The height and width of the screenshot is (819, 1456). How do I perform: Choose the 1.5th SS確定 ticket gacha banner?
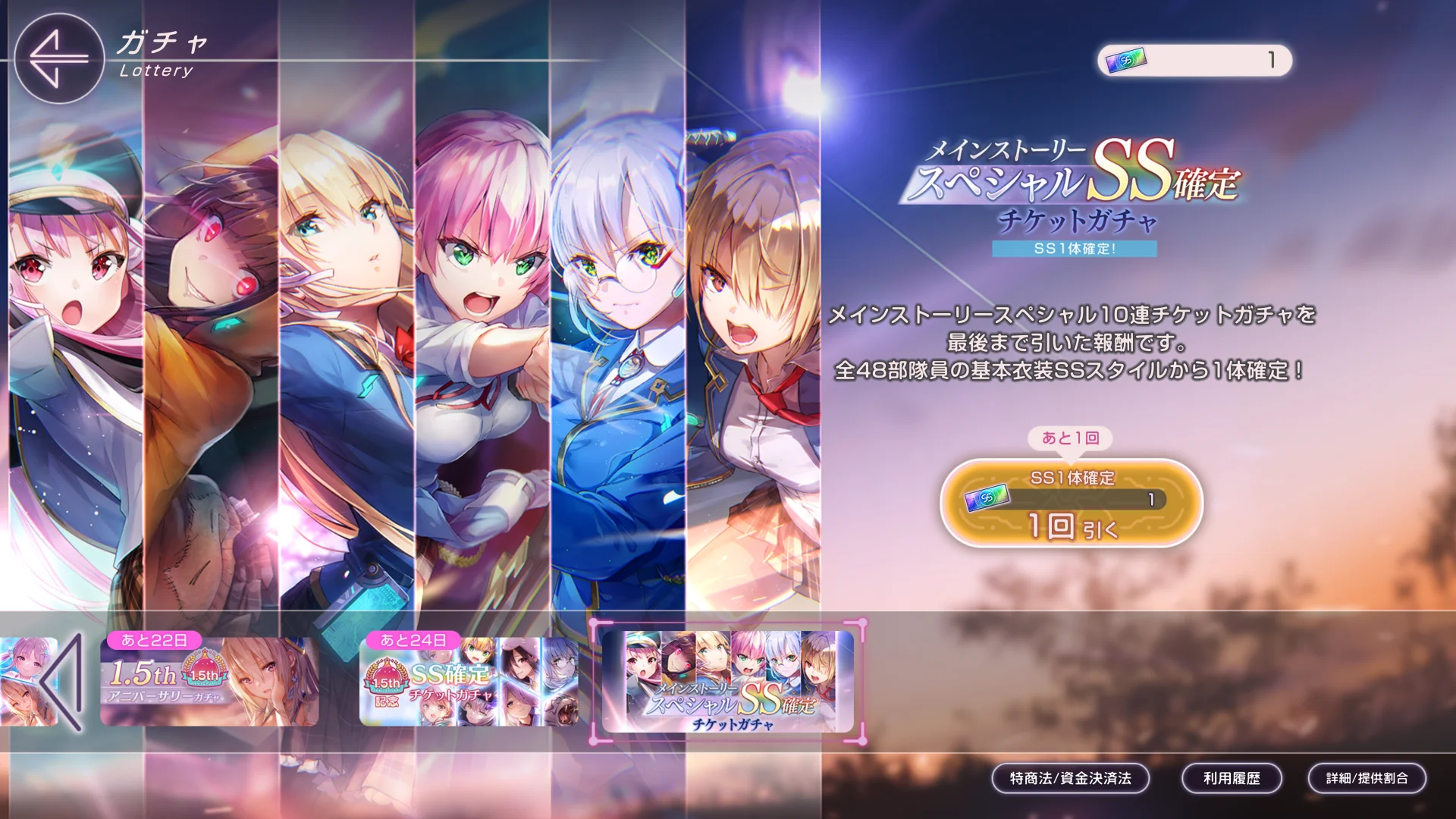(x=468, y=681)
